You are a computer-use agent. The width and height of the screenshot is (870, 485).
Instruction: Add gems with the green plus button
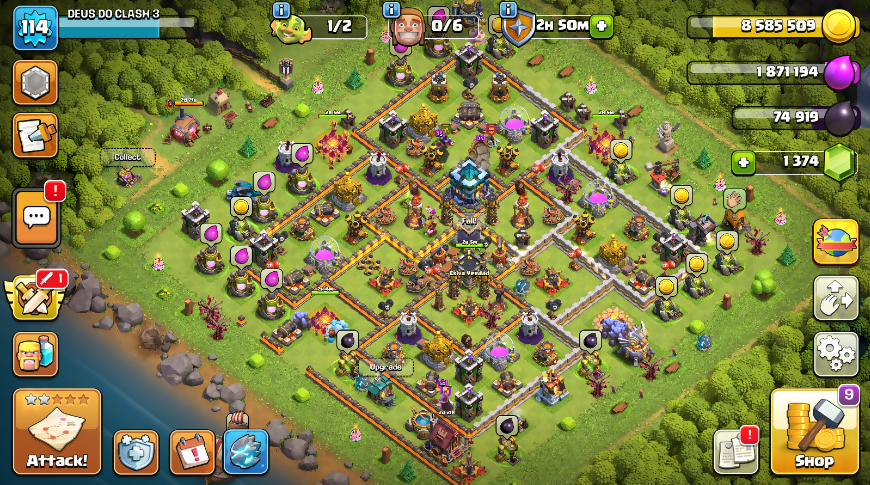743,162
